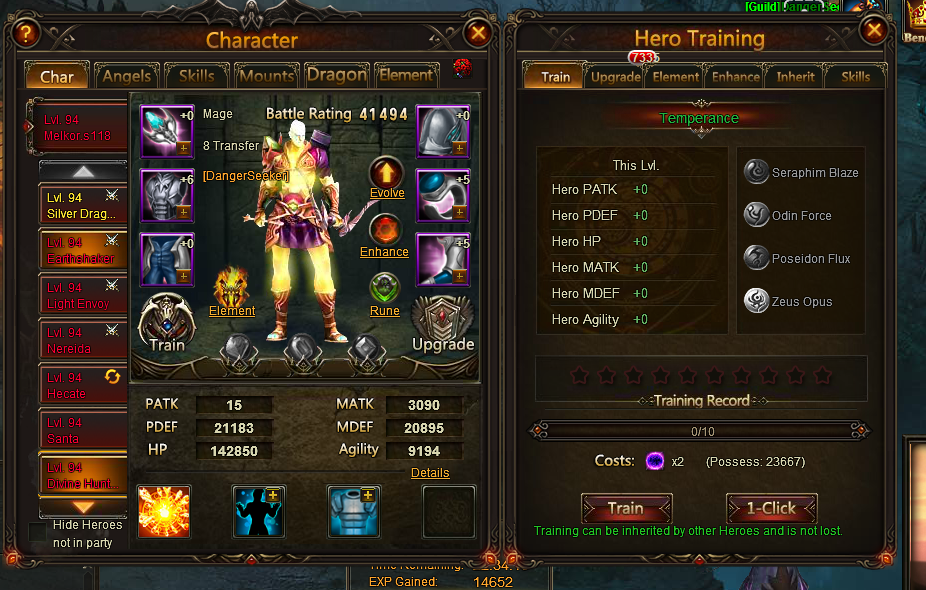Click the Train button for Temperance

point(626,508)
